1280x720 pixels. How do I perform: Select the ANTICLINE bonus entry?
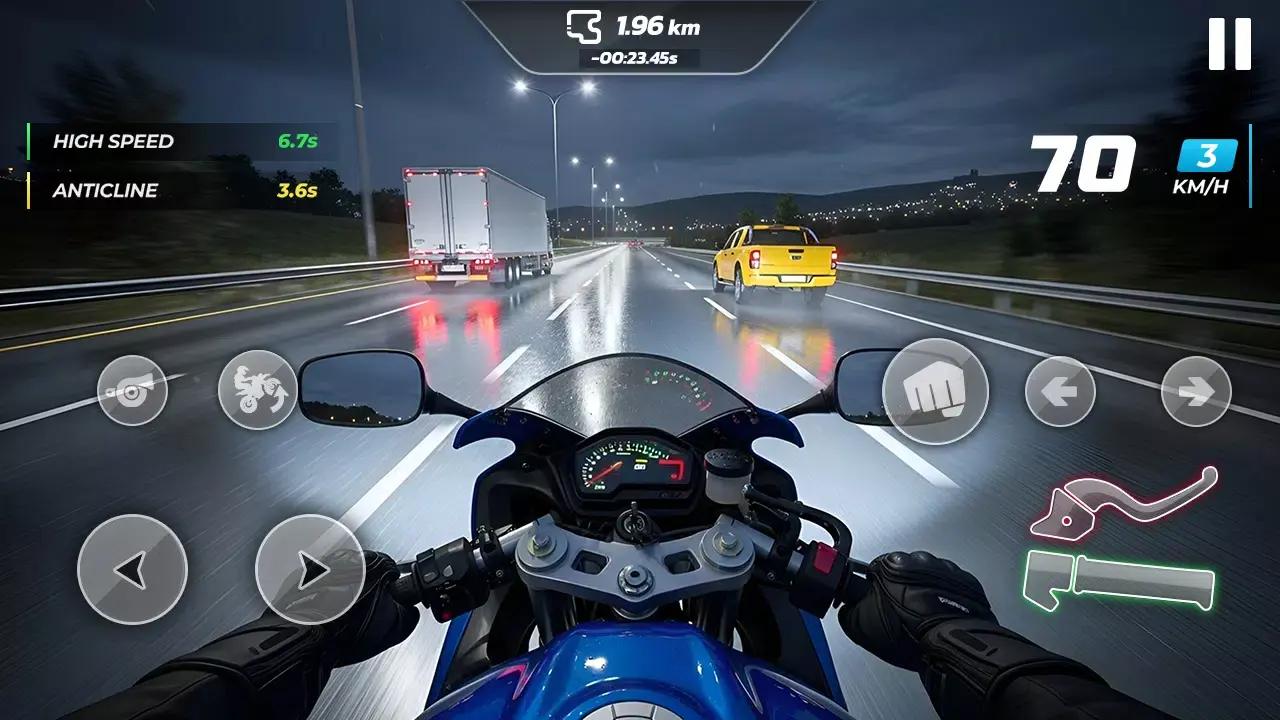coord(106,190)
